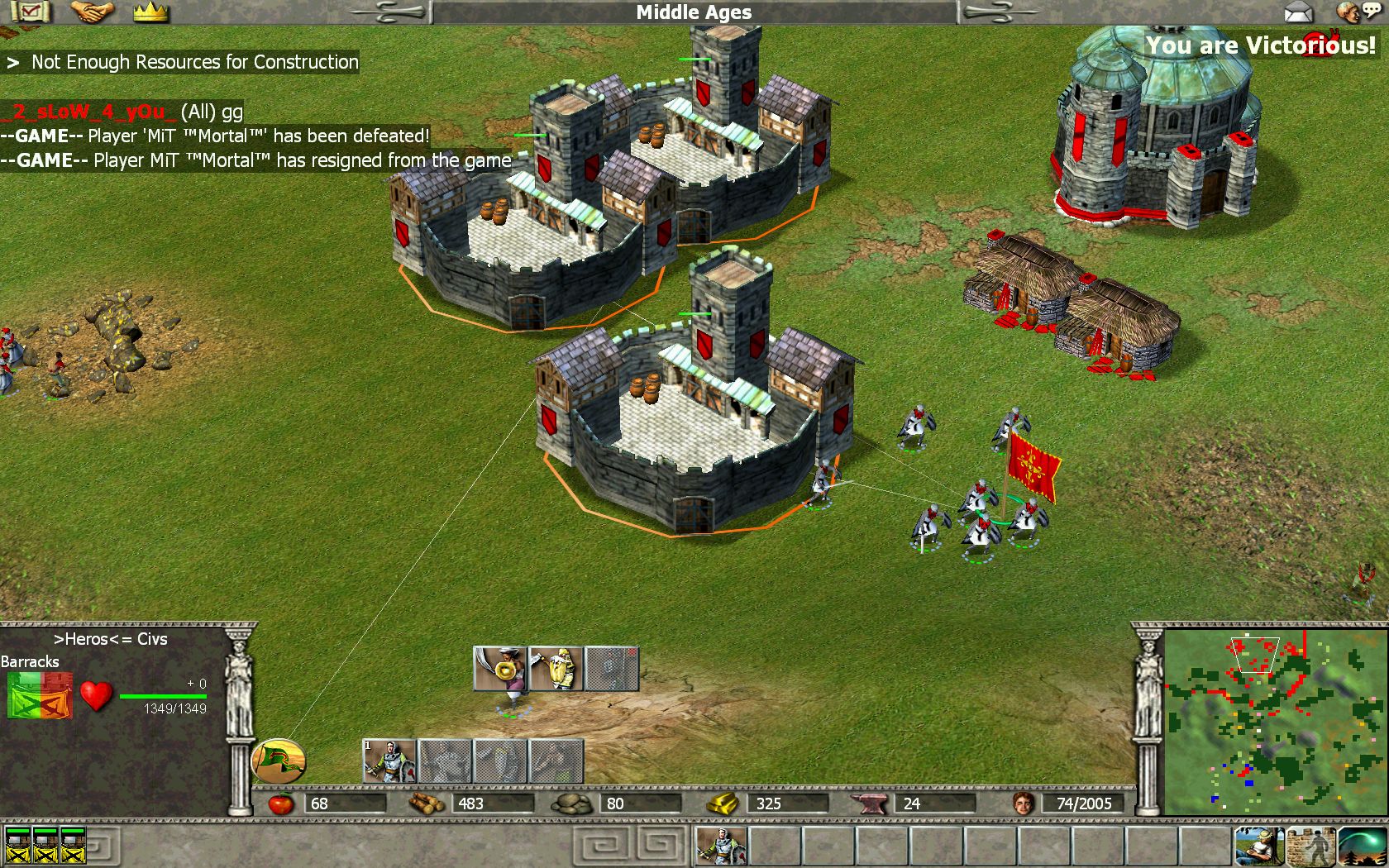Viewport: 1389px width, 868px height.
Task: Click the golden crown icon
Action: click(x=150, y=12)
